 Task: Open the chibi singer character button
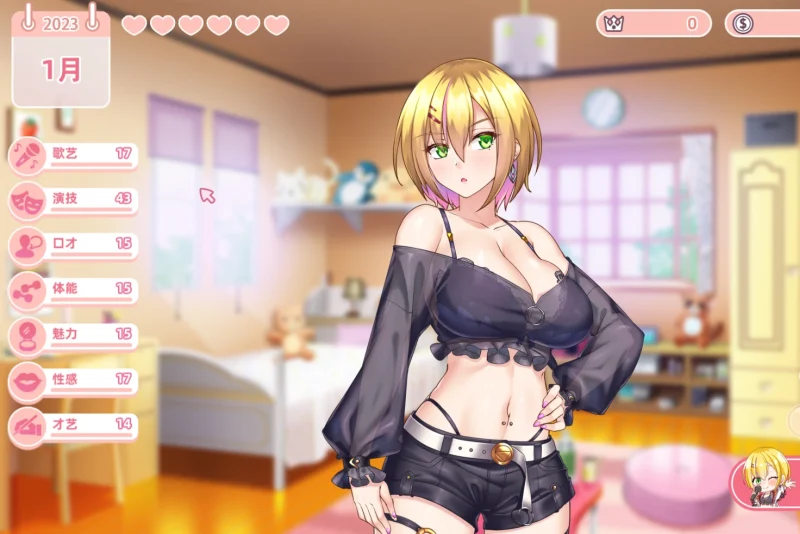767,477
